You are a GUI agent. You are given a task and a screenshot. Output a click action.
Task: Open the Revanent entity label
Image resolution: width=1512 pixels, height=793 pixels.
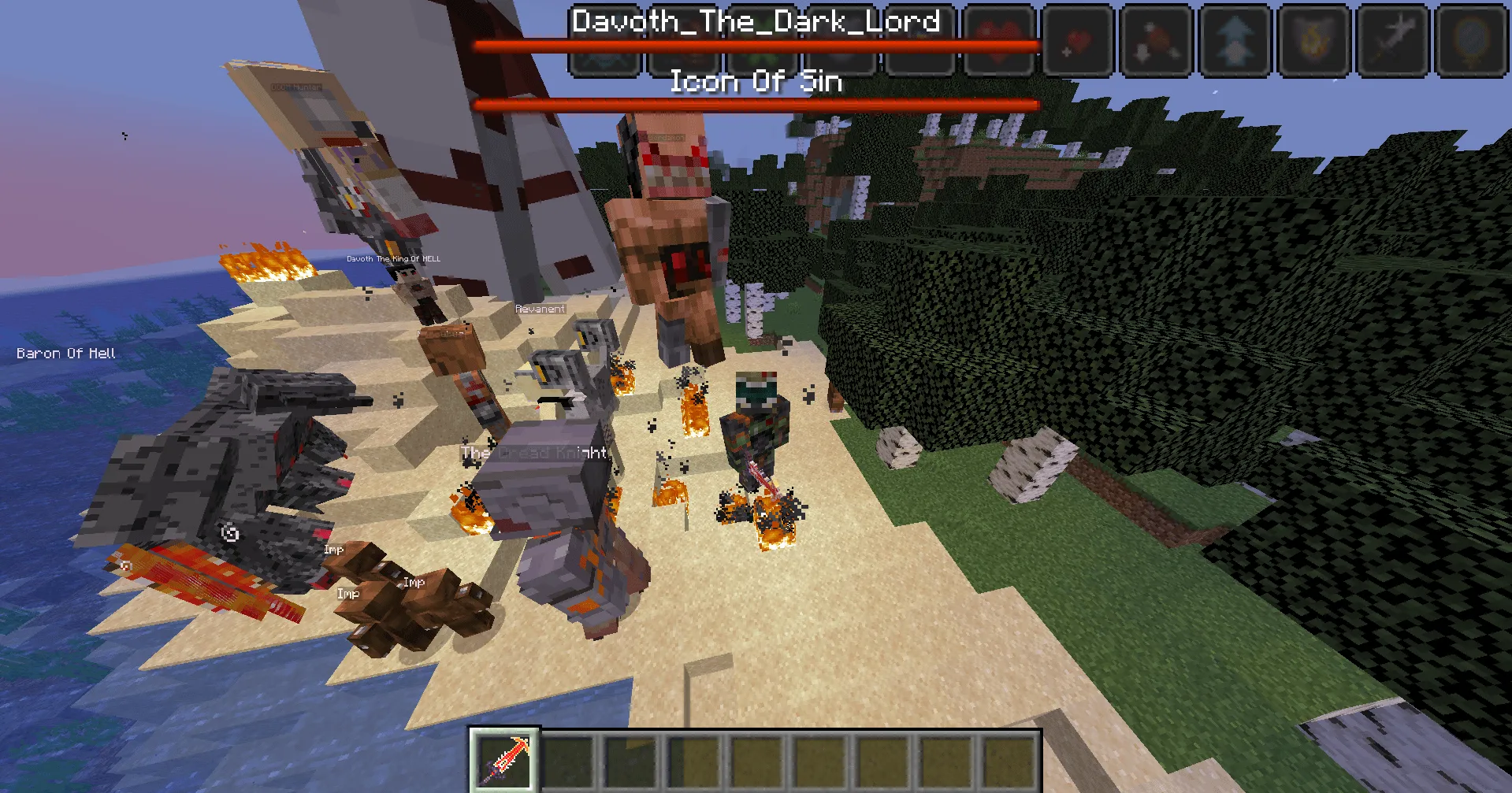pyautogui.click(x=540, y=309)
